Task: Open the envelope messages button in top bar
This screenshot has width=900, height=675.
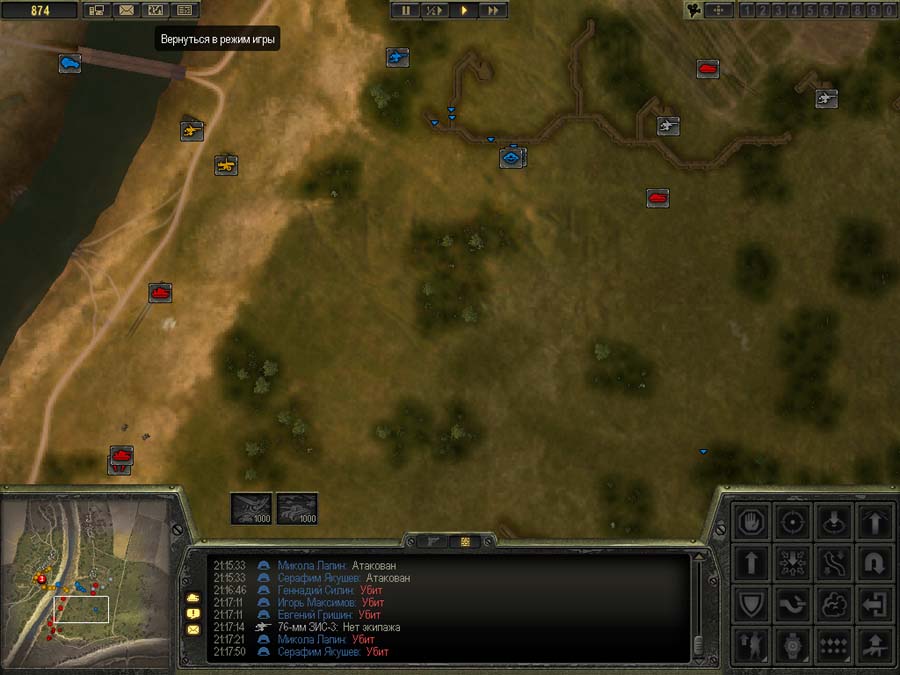Action: click(126, 10)
